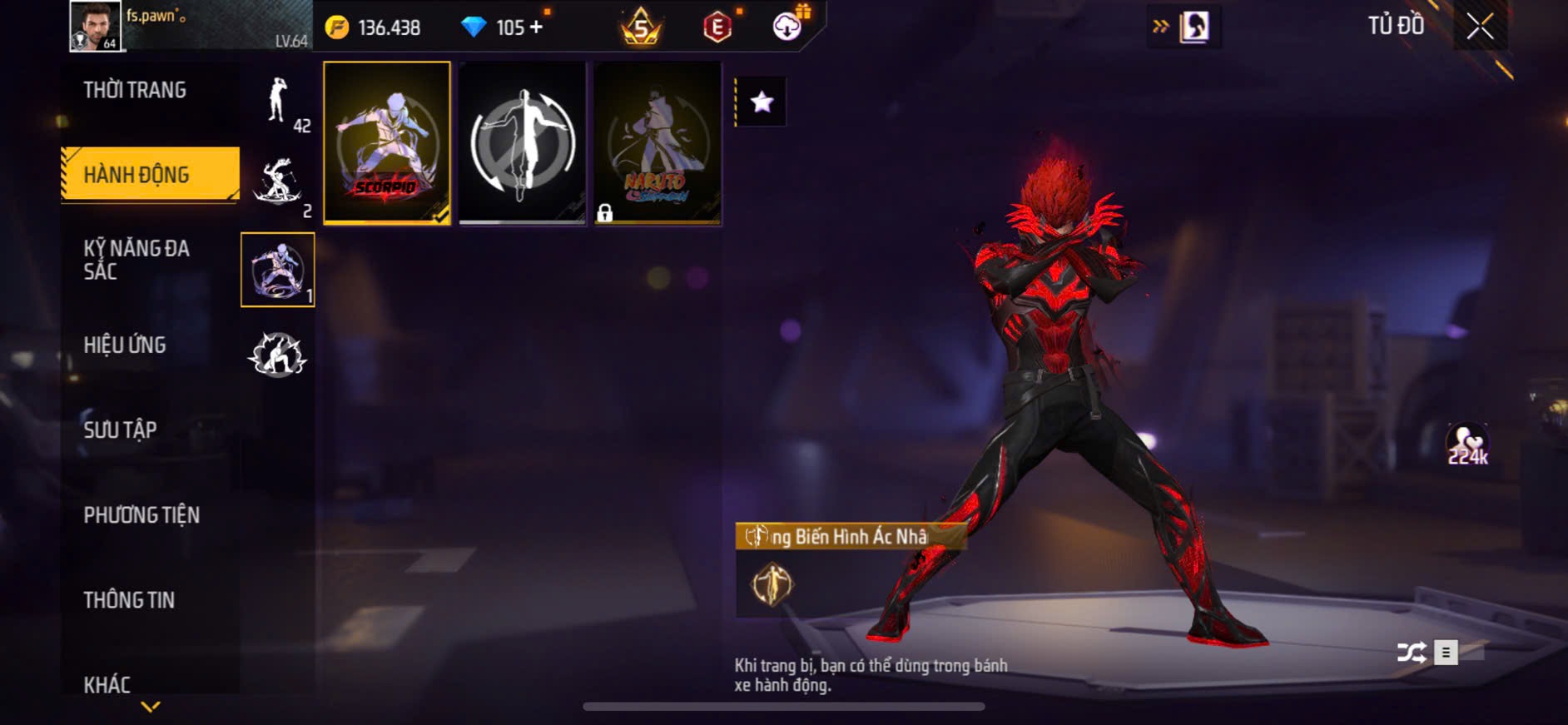The image size is (1568, 725).
Task: Open the Thời Trang category
Action: point(135,90)
